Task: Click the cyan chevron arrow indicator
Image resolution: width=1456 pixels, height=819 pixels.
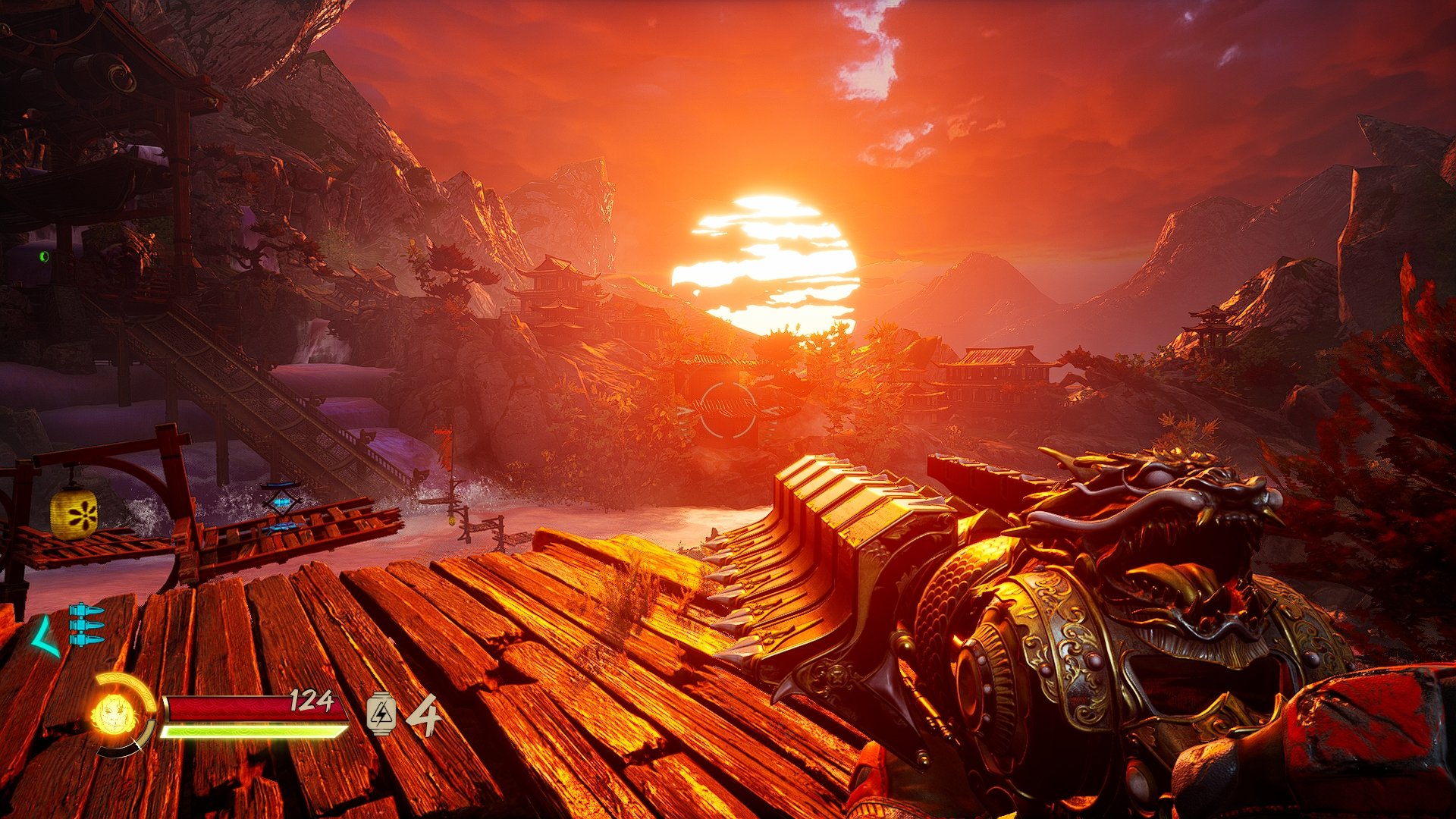Action: (45, 636)
